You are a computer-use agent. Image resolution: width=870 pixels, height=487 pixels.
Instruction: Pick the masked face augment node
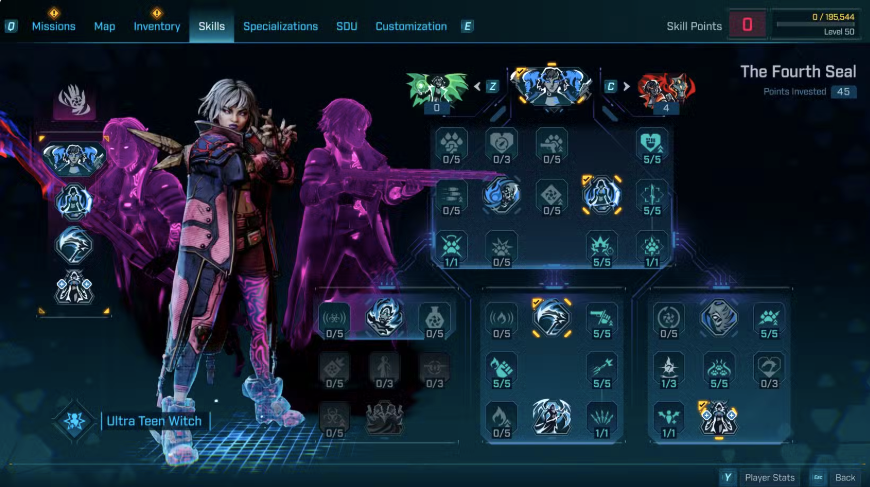click(718, 317)
